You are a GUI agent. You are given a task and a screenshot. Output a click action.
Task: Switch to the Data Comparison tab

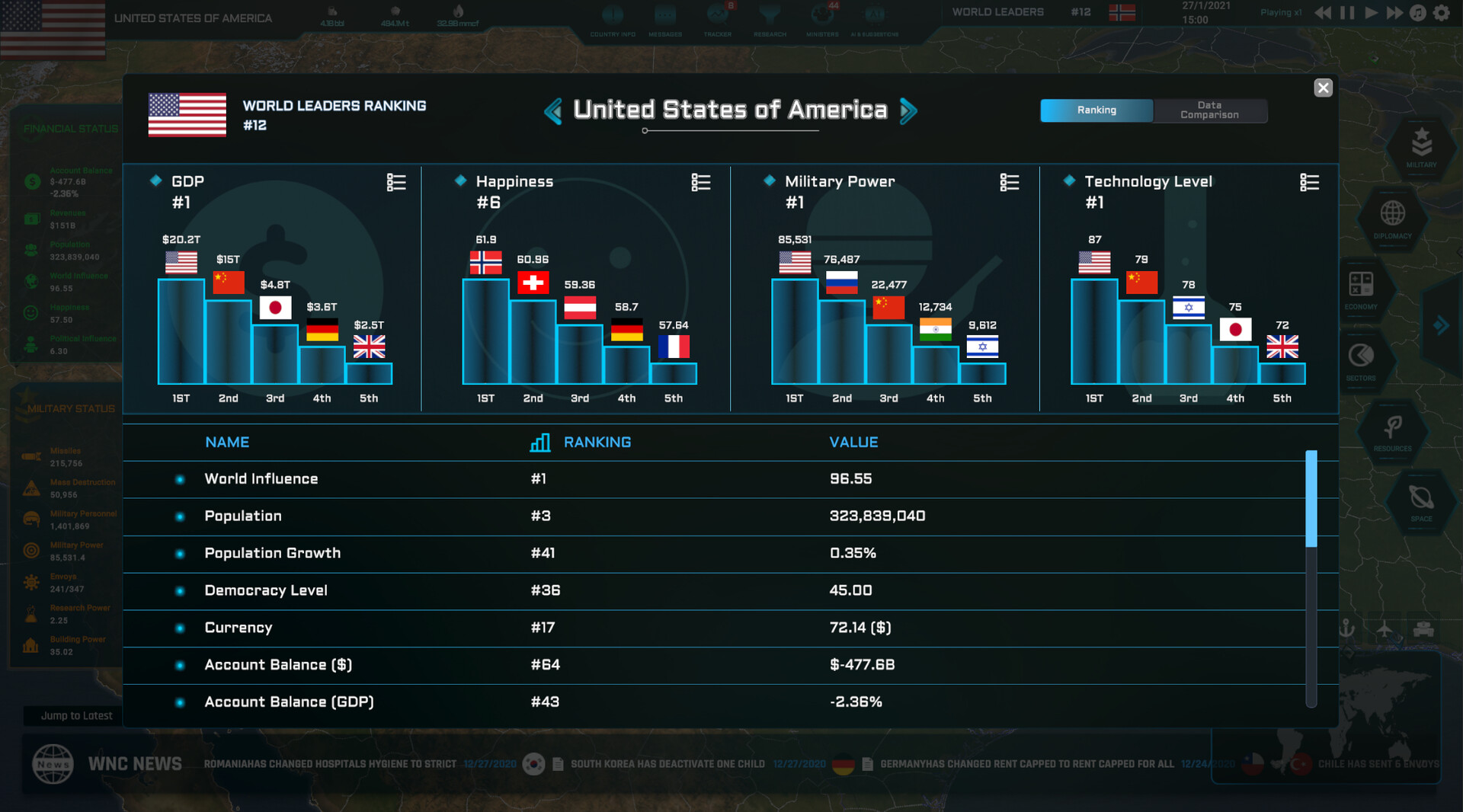tap(1210, 110)
